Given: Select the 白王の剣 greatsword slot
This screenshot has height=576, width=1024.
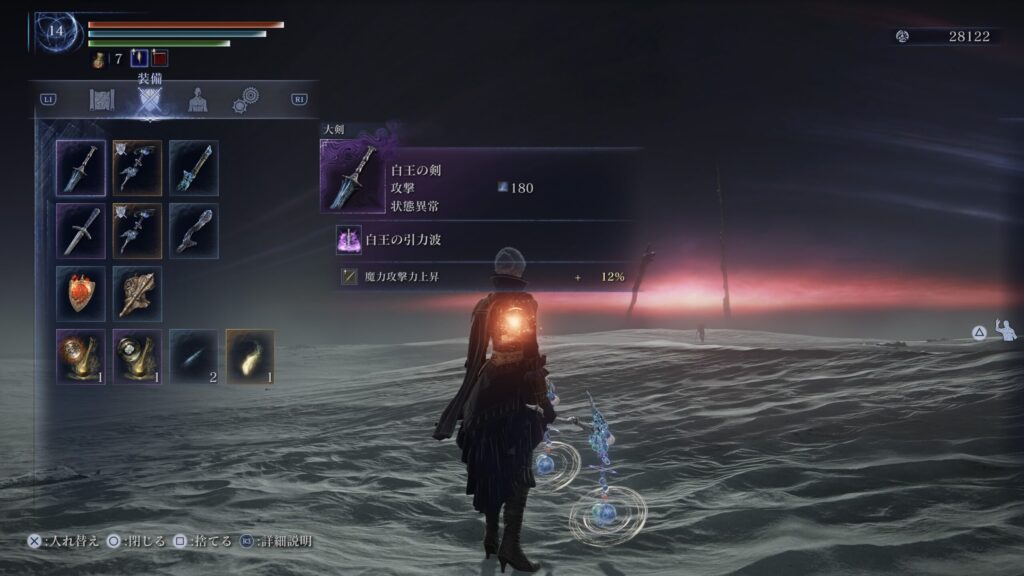Looking at the screenshot, I should pos(81,167).
